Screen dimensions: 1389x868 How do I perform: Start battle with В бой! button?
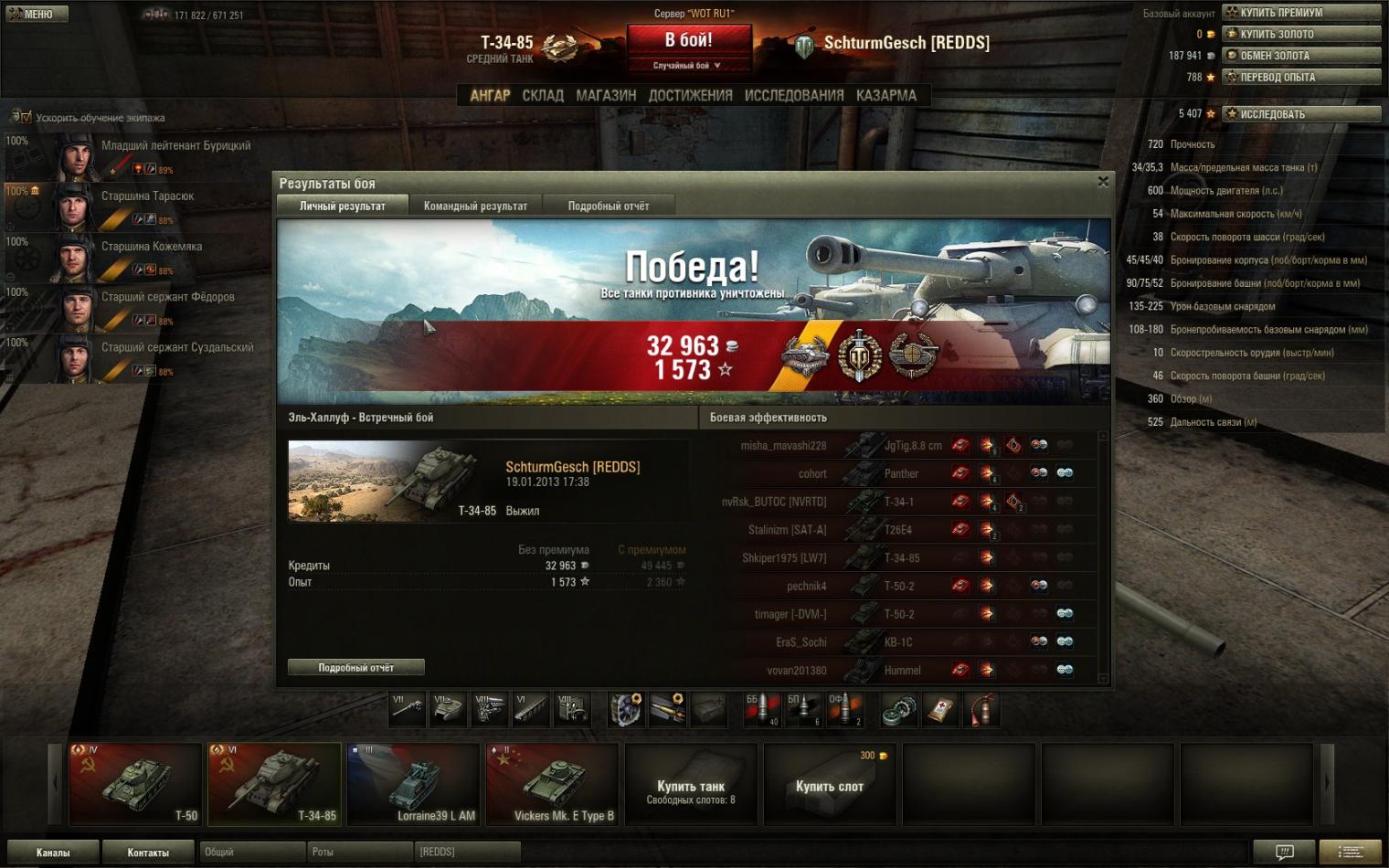688,41
